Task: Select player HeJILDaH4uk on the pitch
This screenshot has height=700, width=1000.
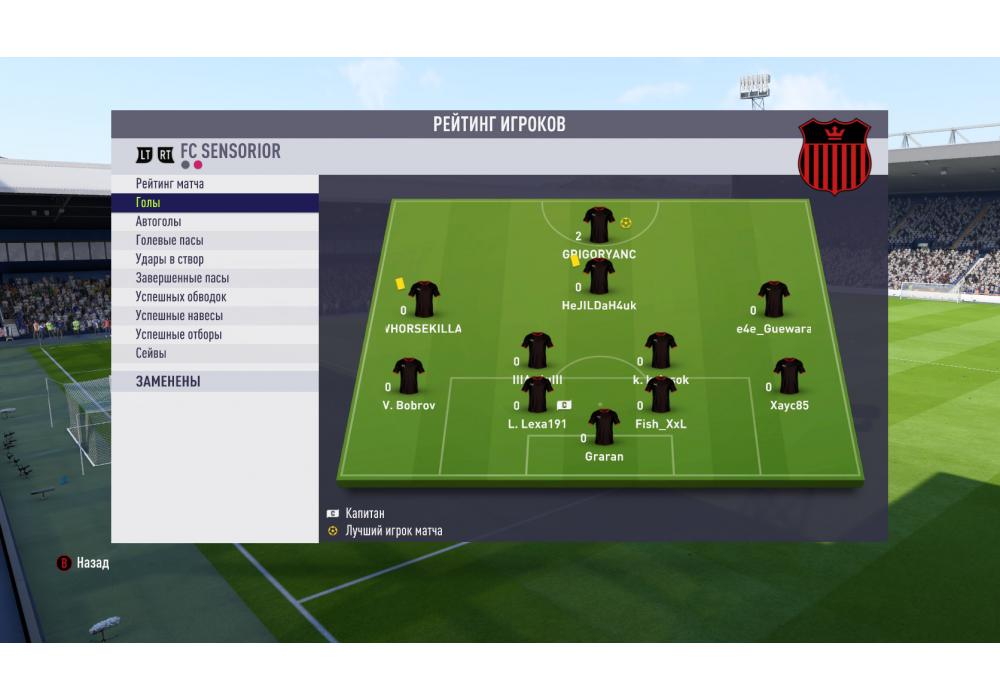Action: [x=599, y=277]
